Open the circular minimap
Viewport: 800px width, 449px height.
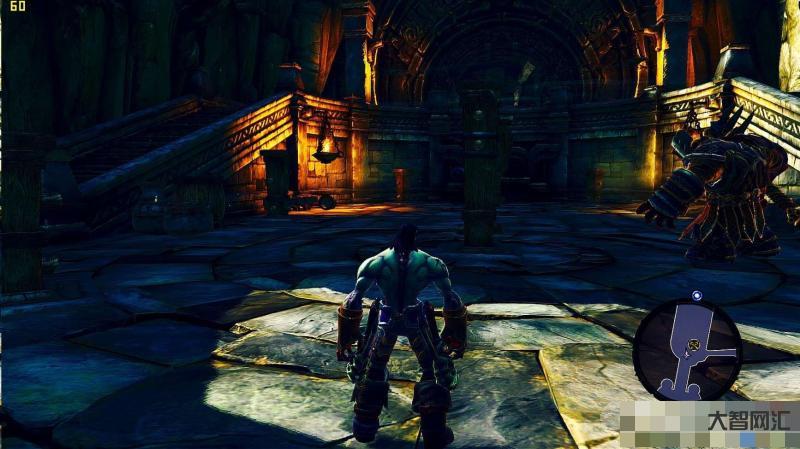tap(687, 349)
